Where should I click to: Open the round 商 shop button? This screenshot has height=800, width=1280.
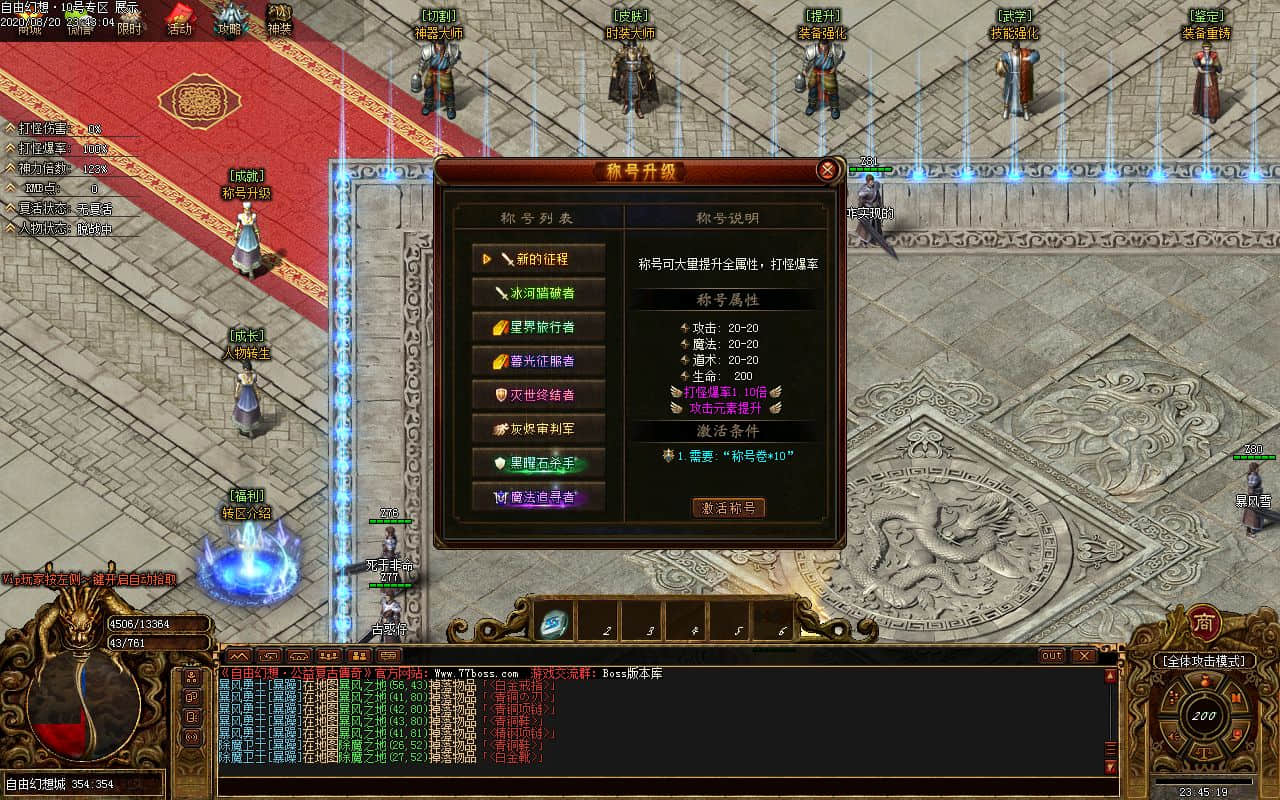click(1204, 623)
